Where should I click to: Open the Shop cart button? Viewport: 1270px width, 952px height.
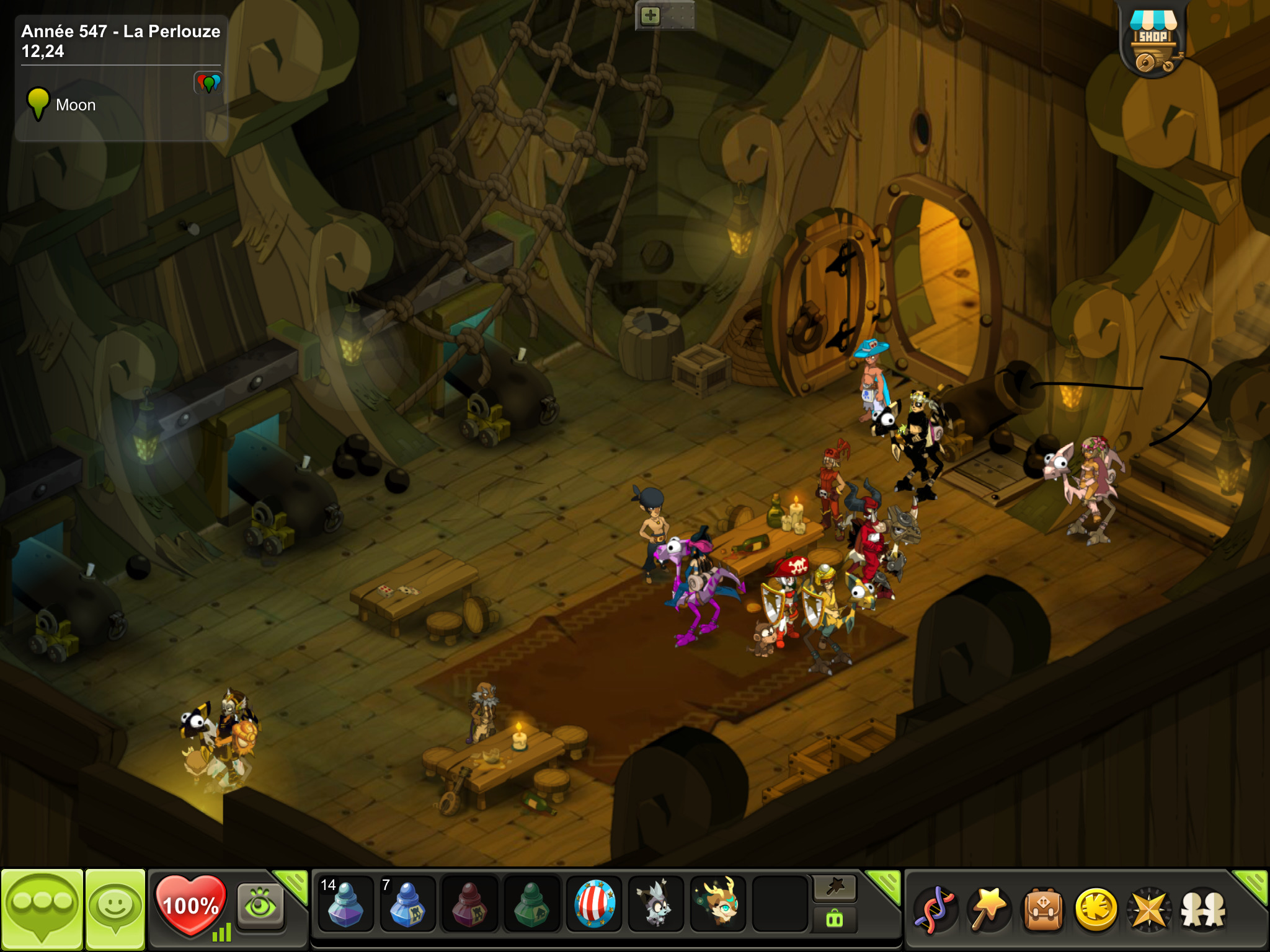(x=1153, y=42)
